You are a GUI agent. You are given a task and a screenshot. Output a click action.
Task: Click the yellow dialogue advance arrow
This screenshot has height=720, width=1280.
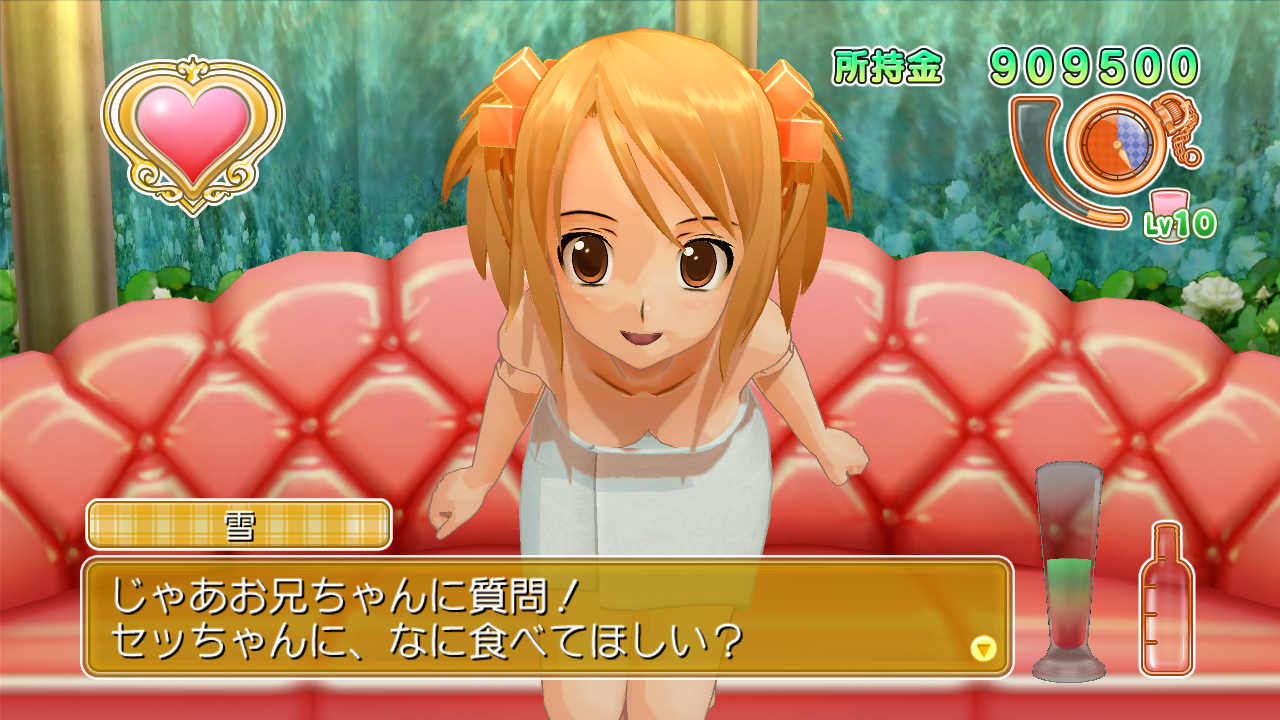point(984,648)
